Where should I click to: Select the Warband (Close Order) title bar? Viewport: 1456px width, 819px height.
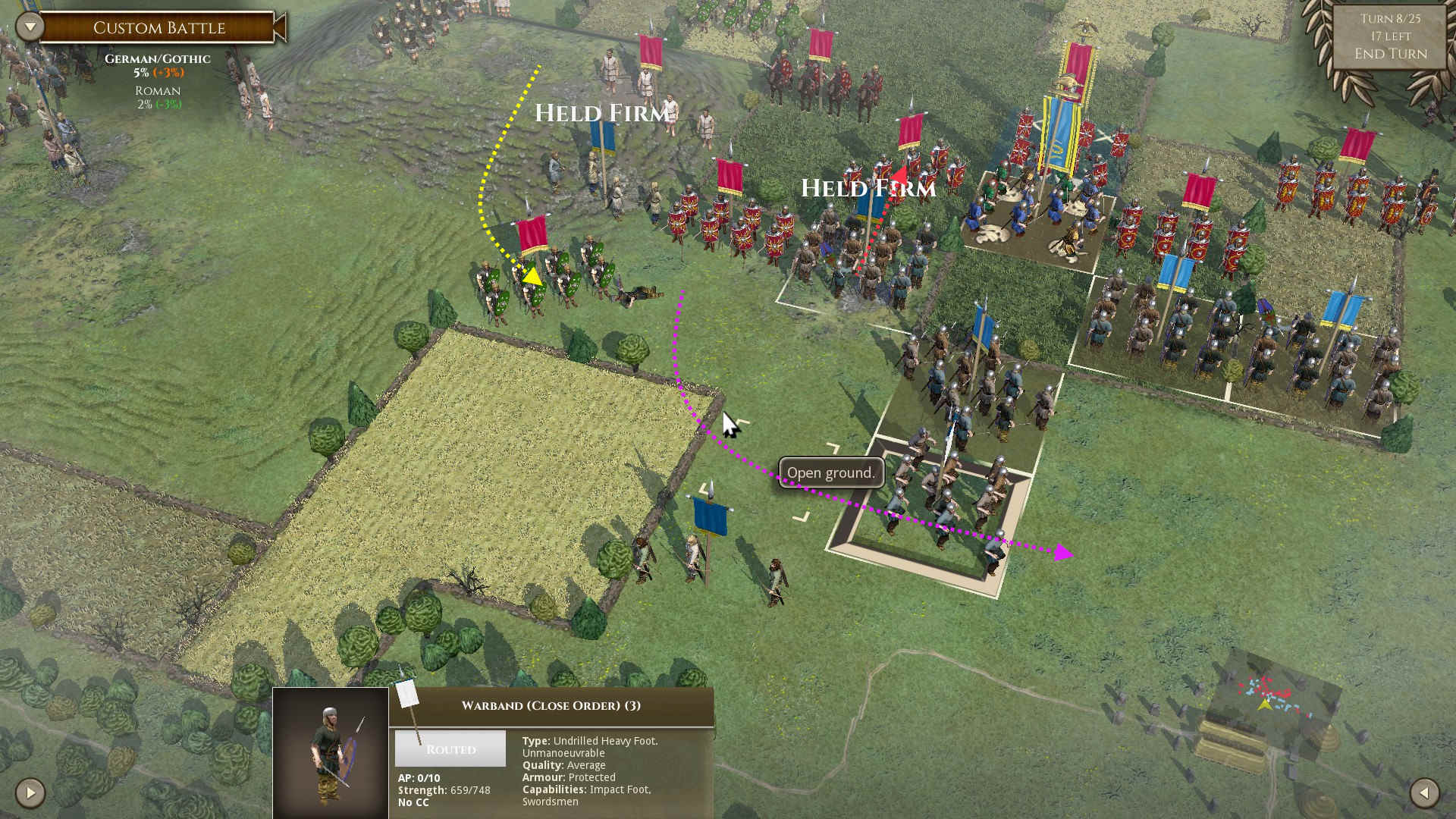pos(551,706)
